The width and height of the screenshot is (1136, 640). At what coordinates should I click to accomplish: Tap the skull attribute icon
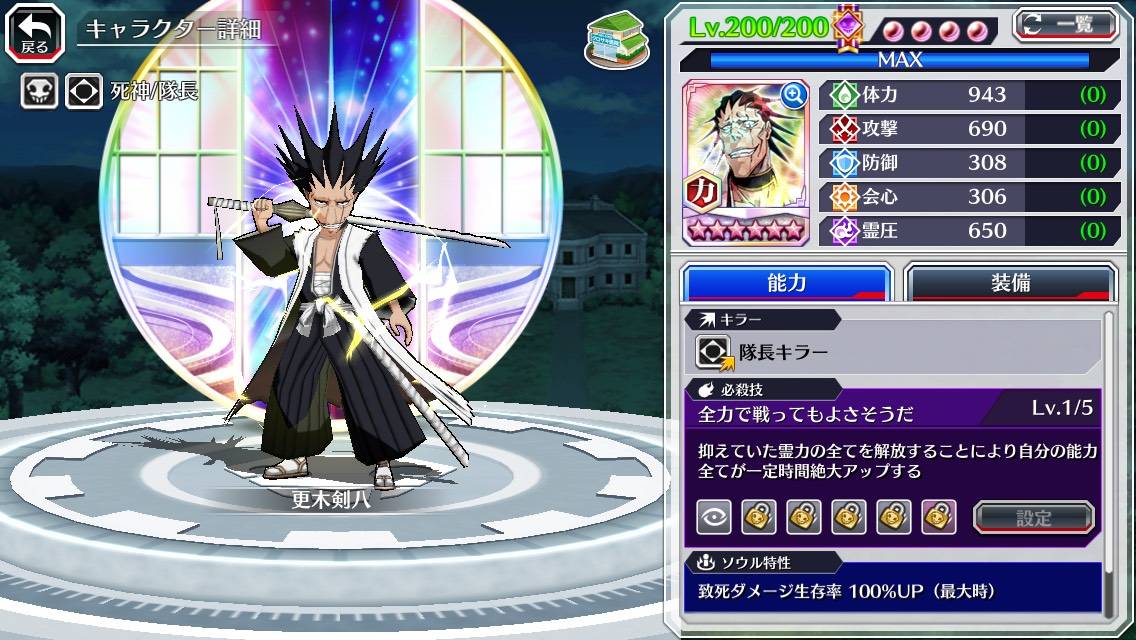point(39,92)
